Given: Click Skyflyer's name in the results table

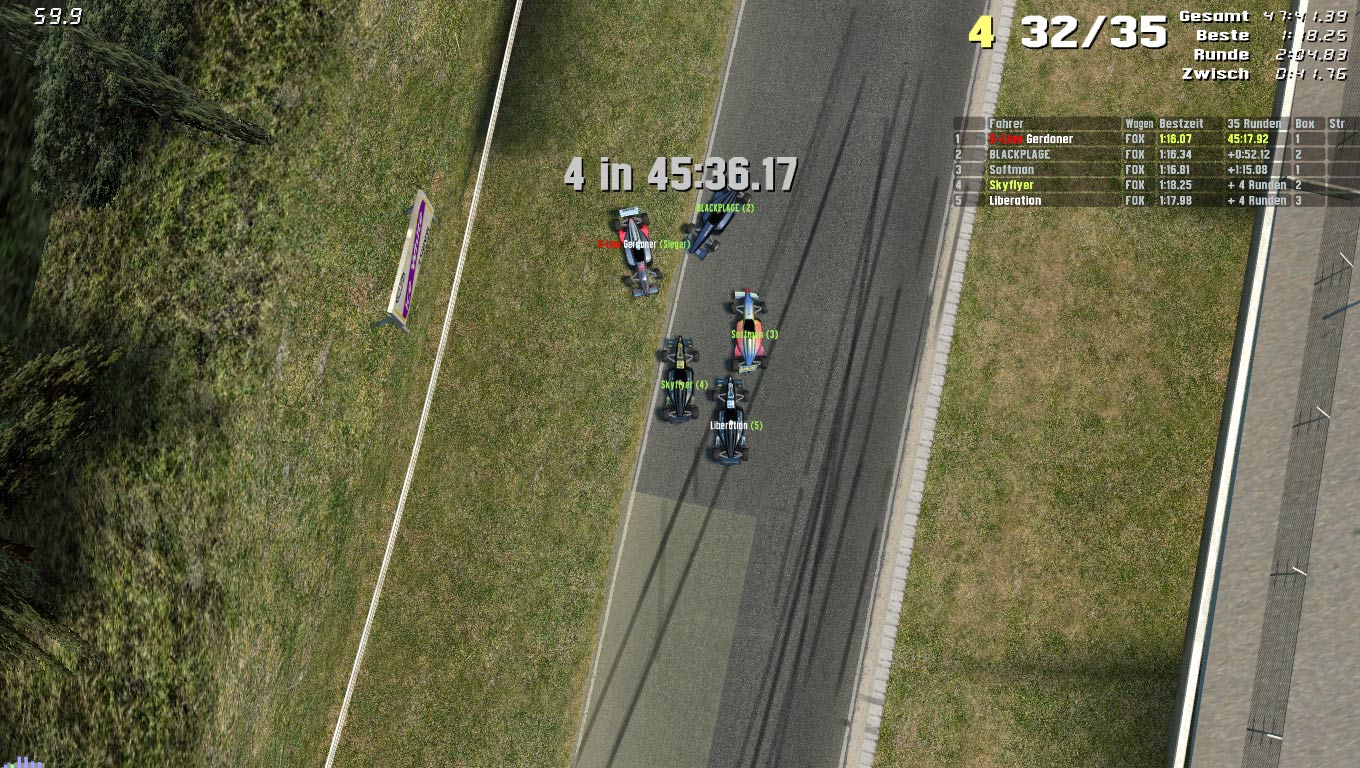Looking at the screenshot, I should [x=1011, y=185].
